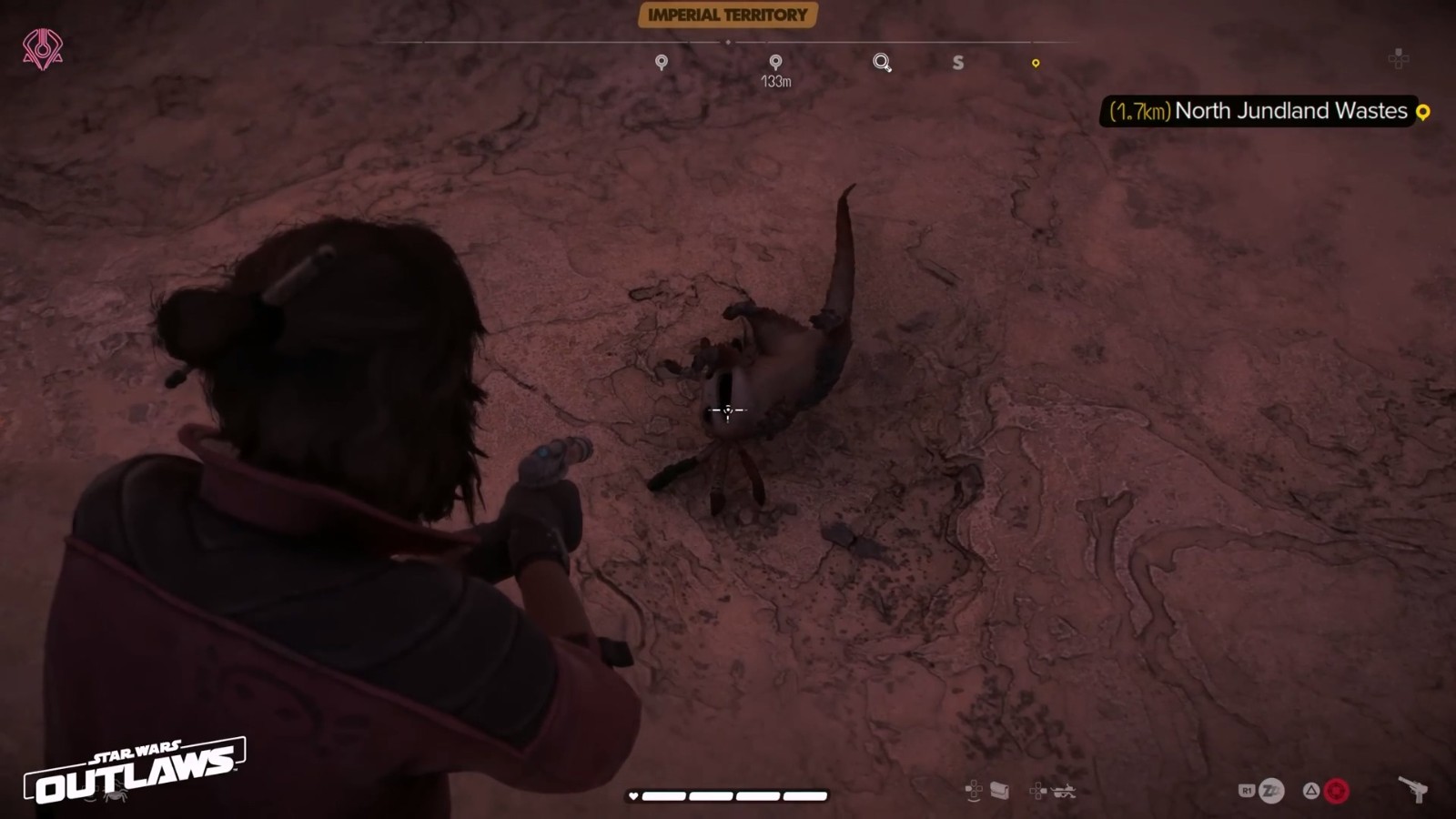Screen dimensions: 1456x819
Task: Activate the red targeting ability icon
Action: (x=1336, y=791)
